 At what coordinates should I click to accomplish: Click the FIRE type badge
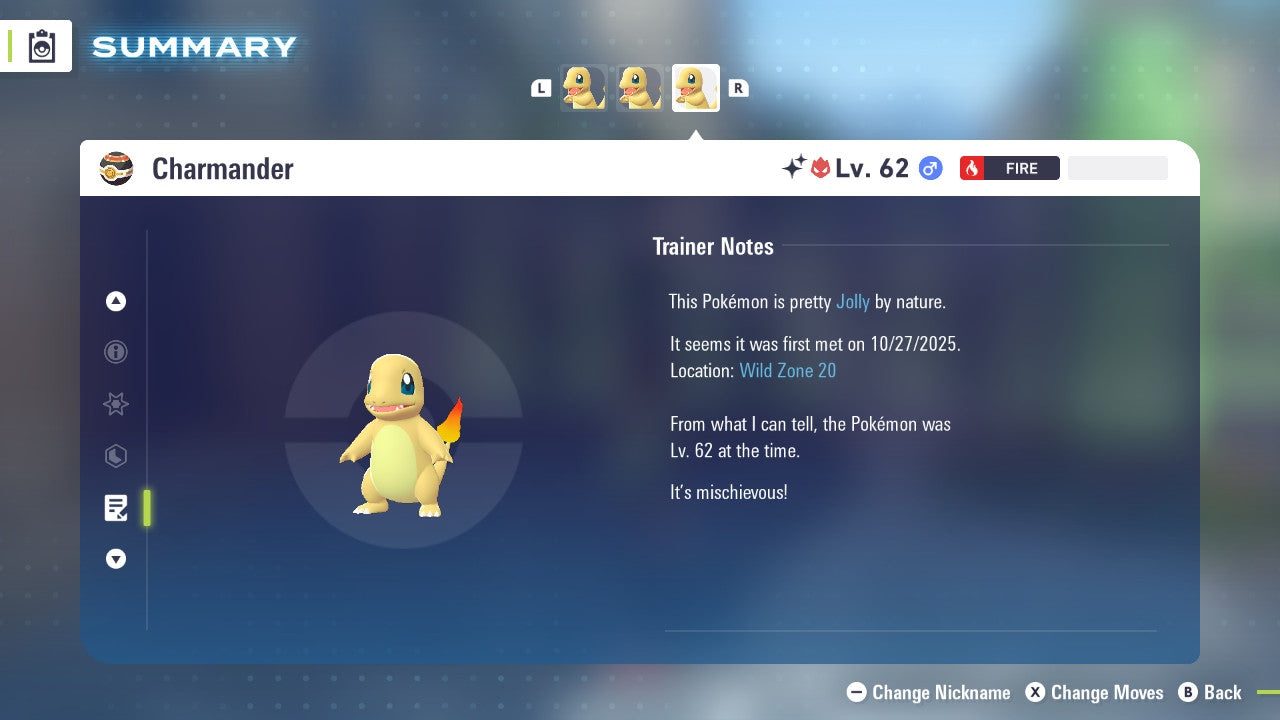[x=1009, y=168]
